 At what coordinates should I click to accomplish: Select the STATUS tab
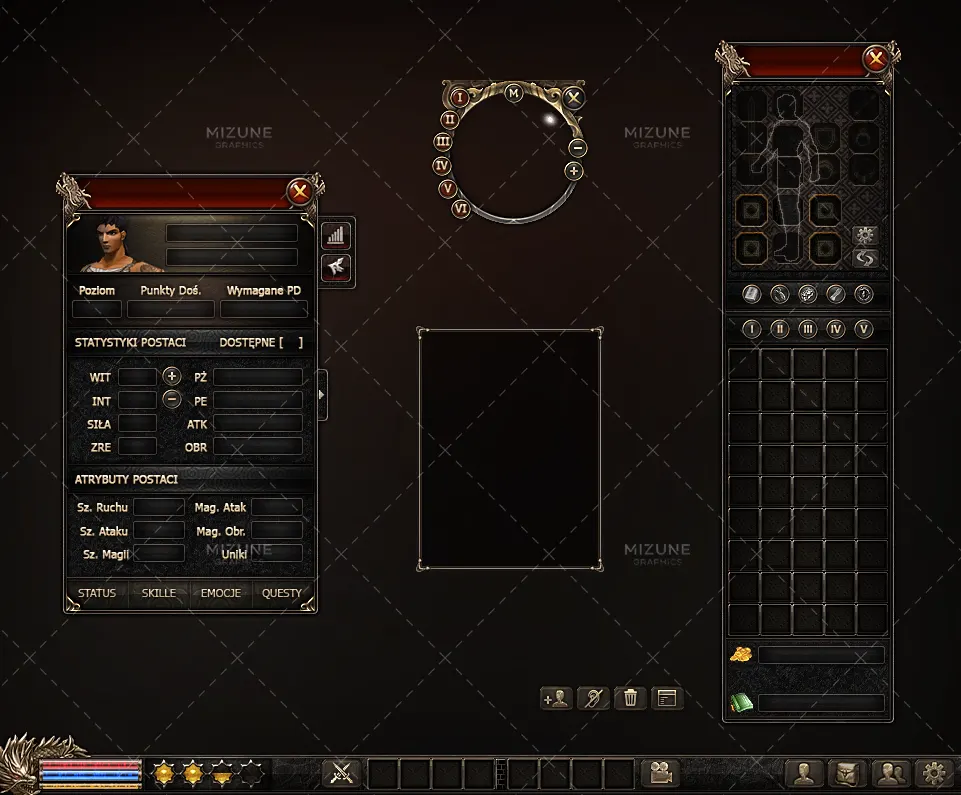(97, 593)
